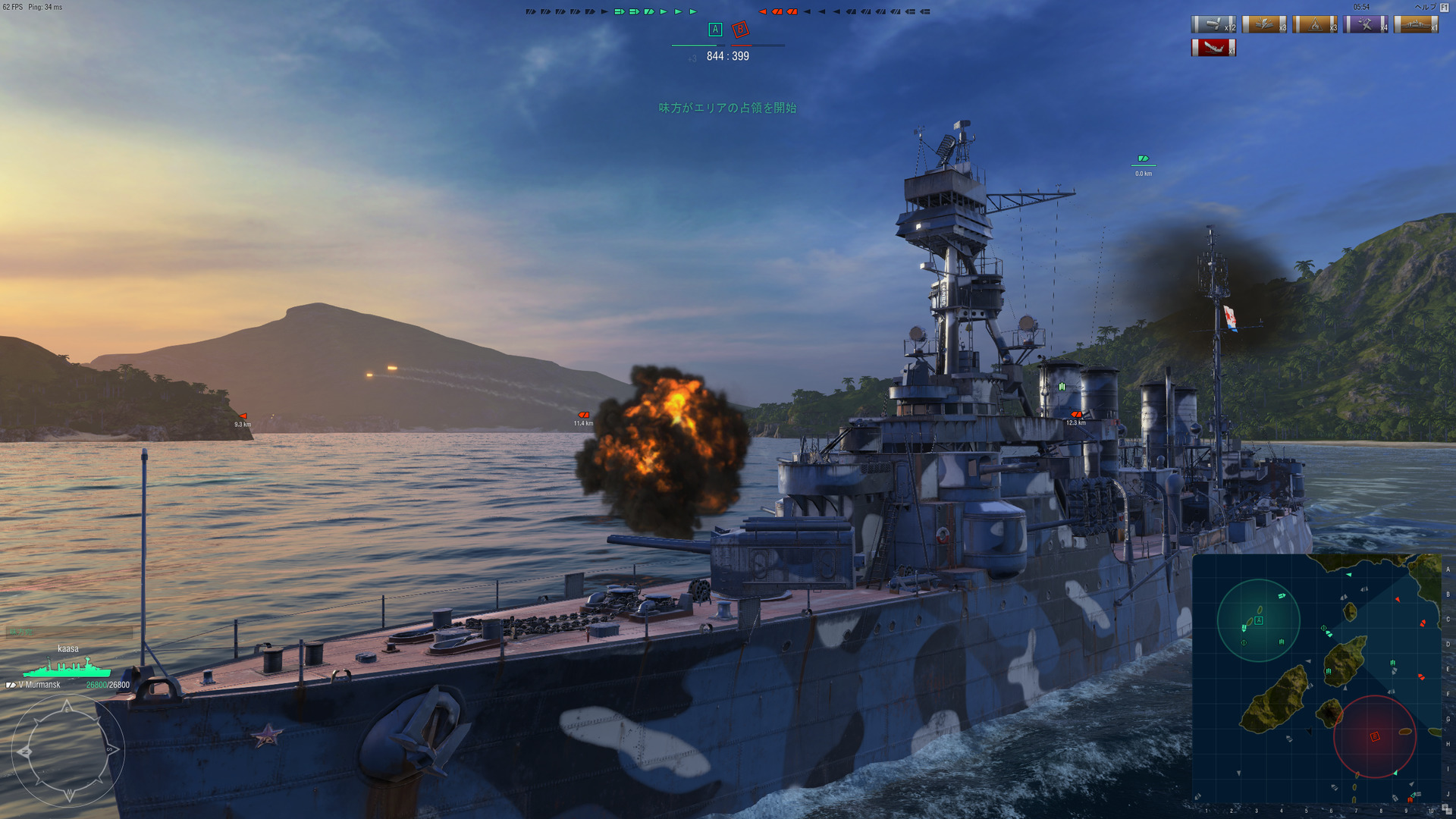The height and width of the screenshot is (819, 1456).
Task: Select the purple aircraft shot-down ribbon
Action: [x=1365, y=25]
